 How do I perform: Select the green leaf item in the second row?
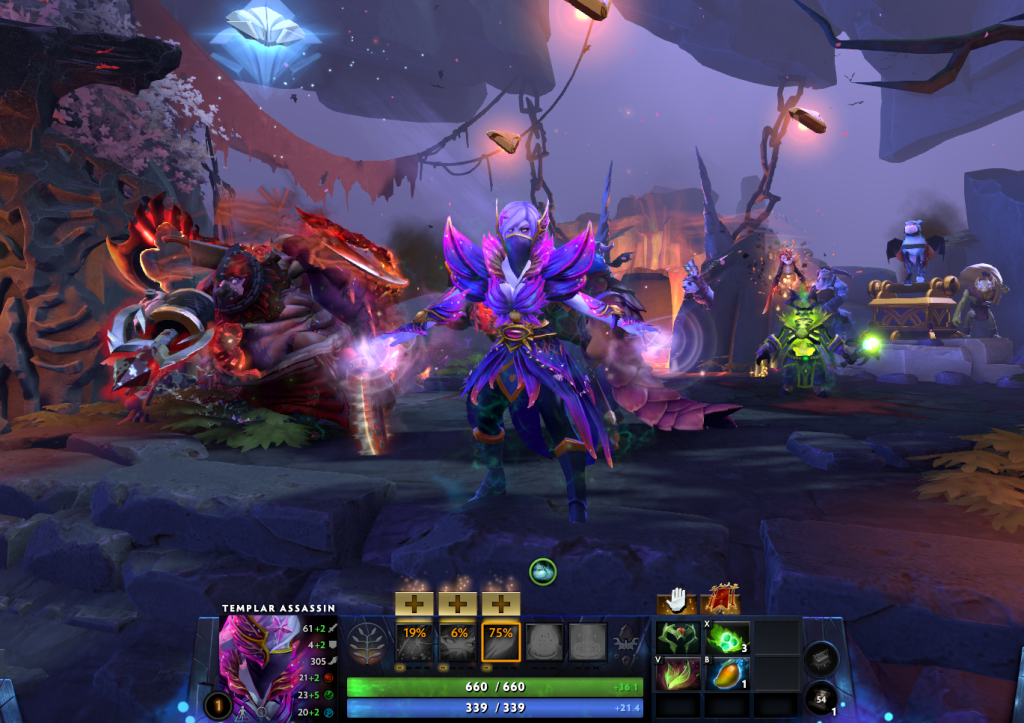click(x=679, y=672)
